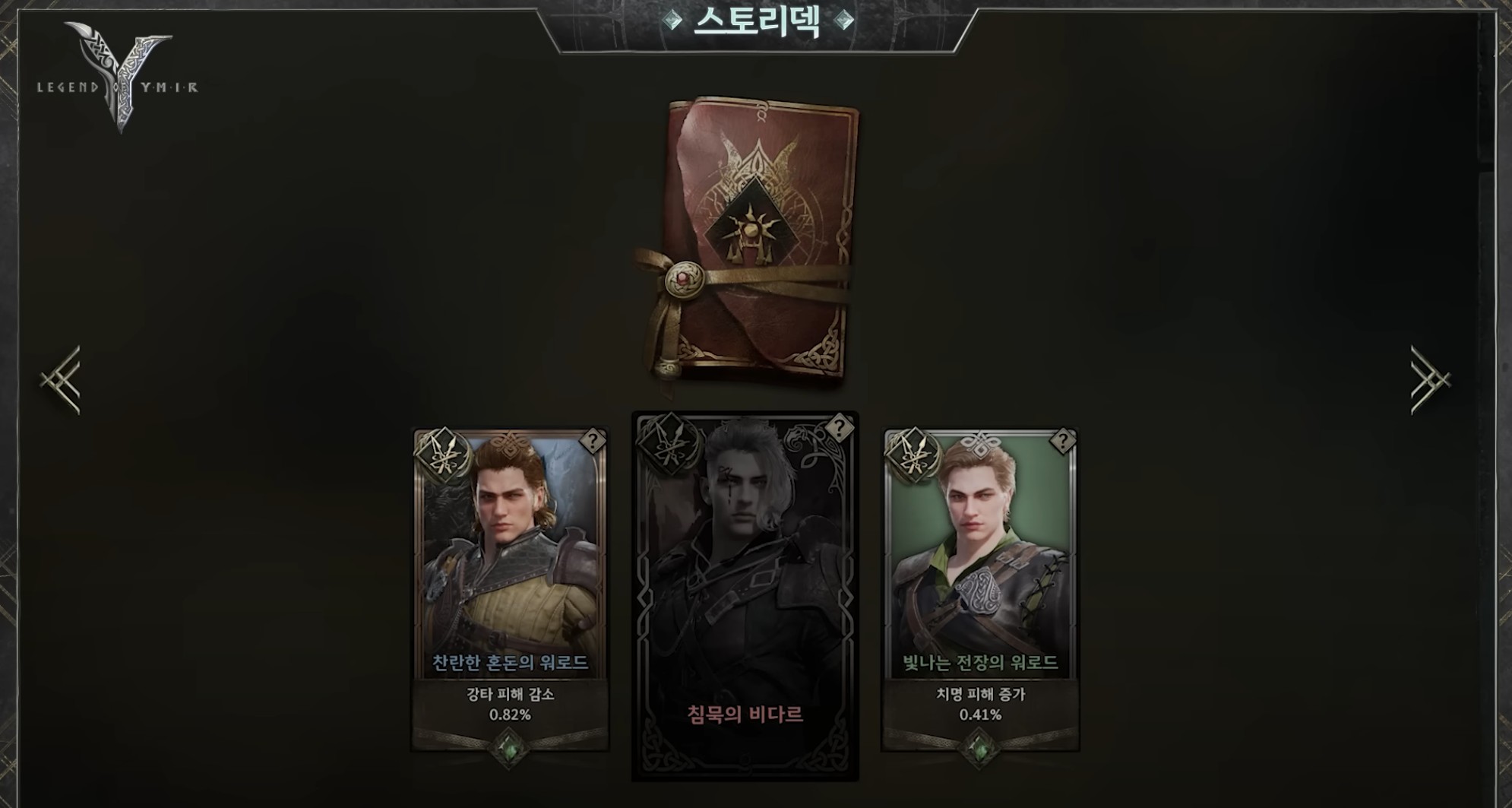Go to the previous deck with left arrow

coord(62,380)
